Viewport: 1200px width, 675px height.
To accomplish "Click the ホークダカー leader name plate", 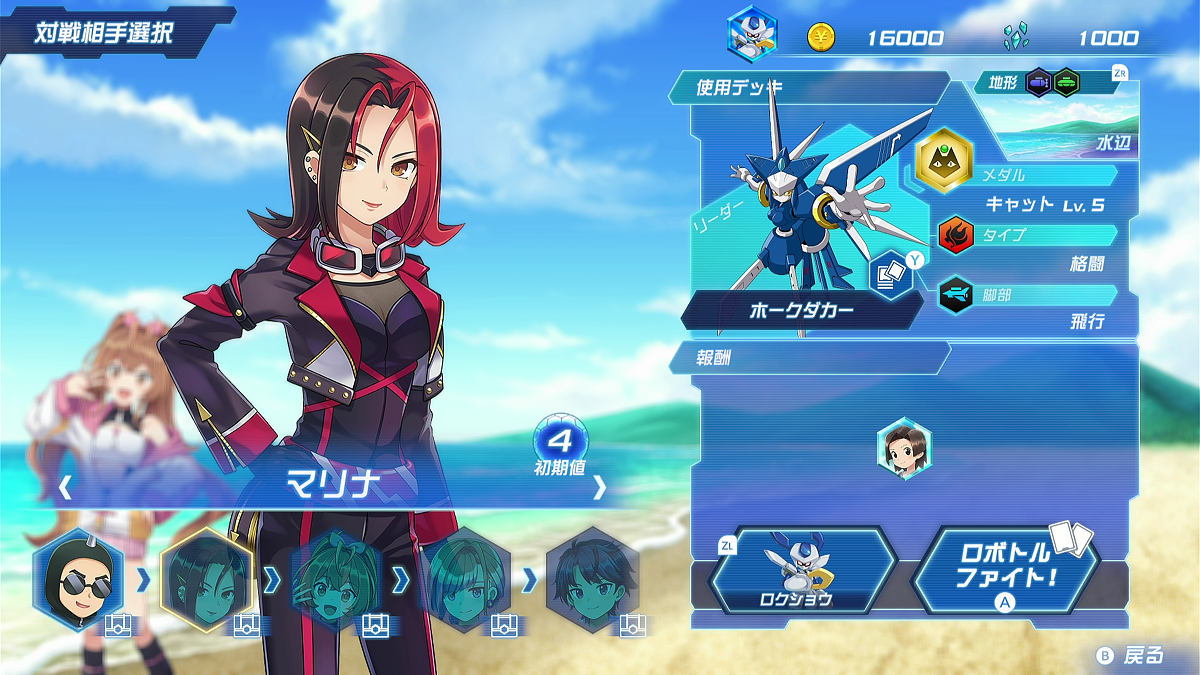I will (x=802, y=311).
